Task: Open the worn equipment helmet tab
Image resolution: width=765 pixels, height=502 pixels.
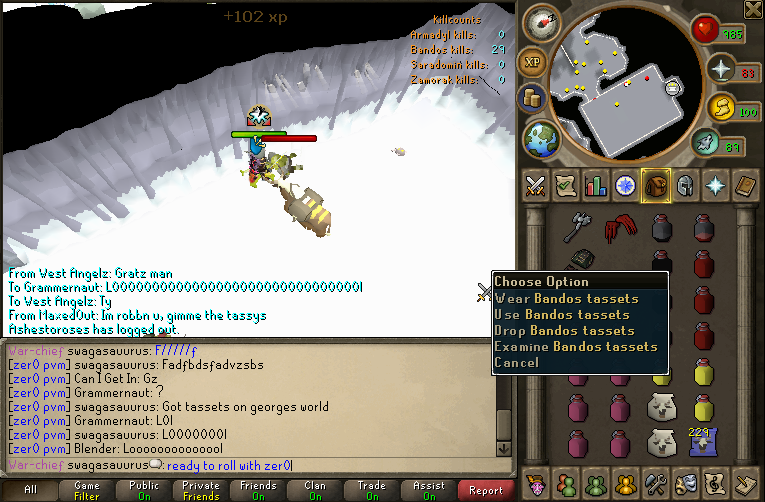Action: (686, 185)
